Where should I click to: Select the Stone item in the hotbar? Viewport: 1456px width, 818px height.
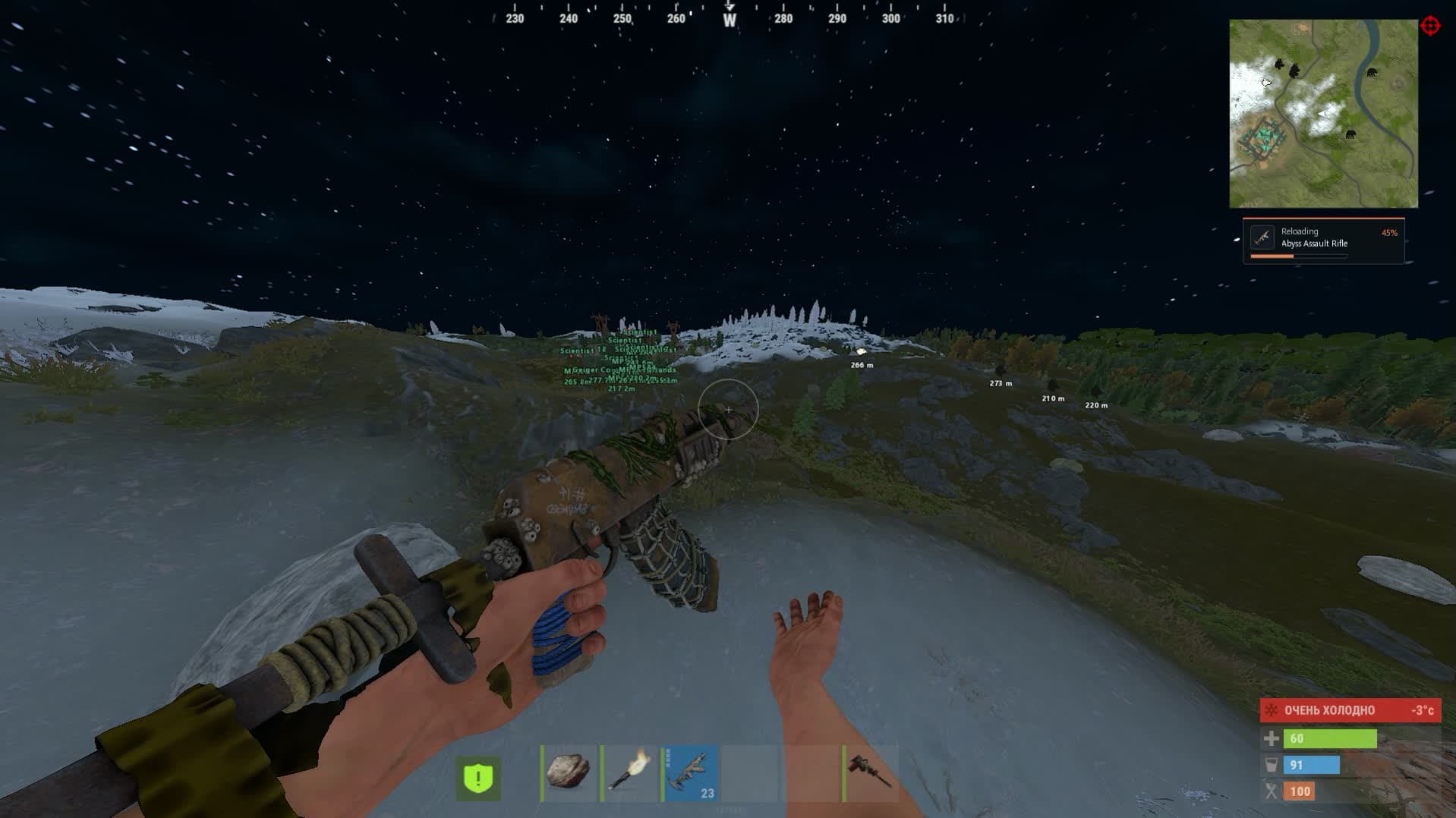point(569,774)
